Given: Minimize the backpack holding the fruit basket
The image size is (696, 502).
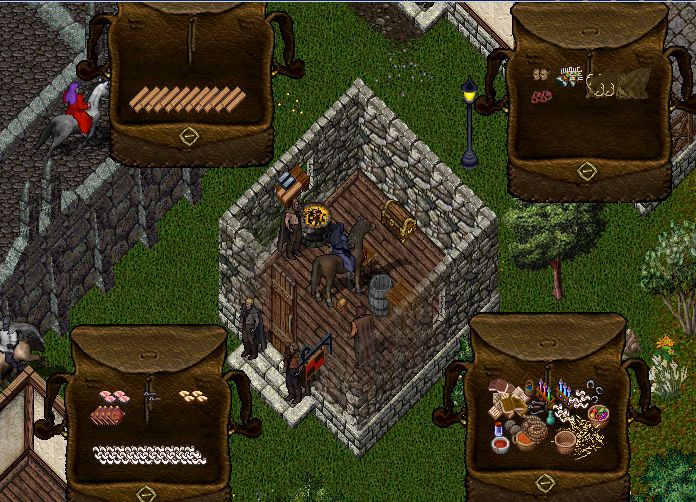Looking at the screenshot, I should click(545, 484).
